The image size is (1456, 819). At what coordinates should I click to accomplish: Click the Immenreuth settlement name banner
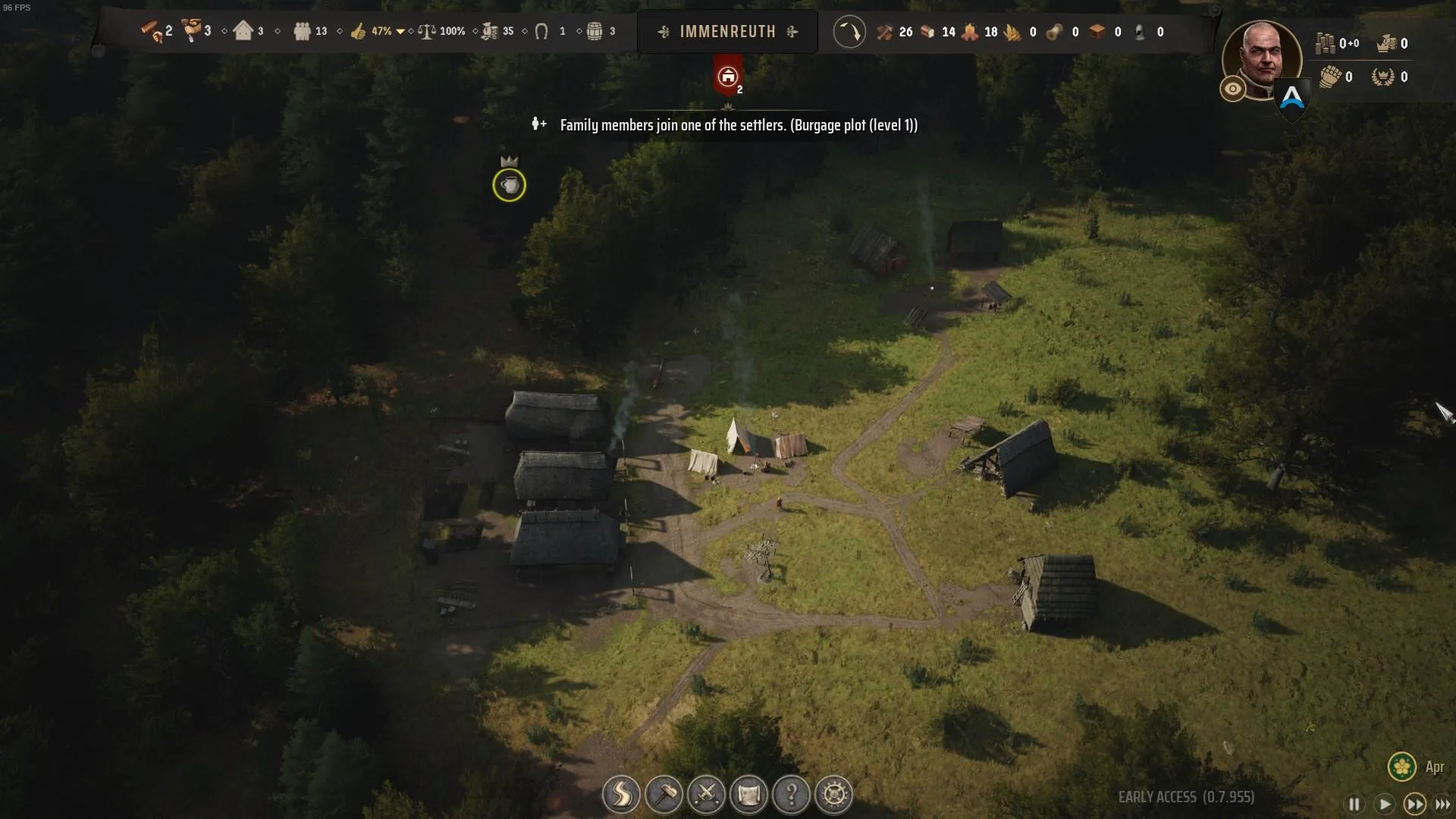[727, 32]
